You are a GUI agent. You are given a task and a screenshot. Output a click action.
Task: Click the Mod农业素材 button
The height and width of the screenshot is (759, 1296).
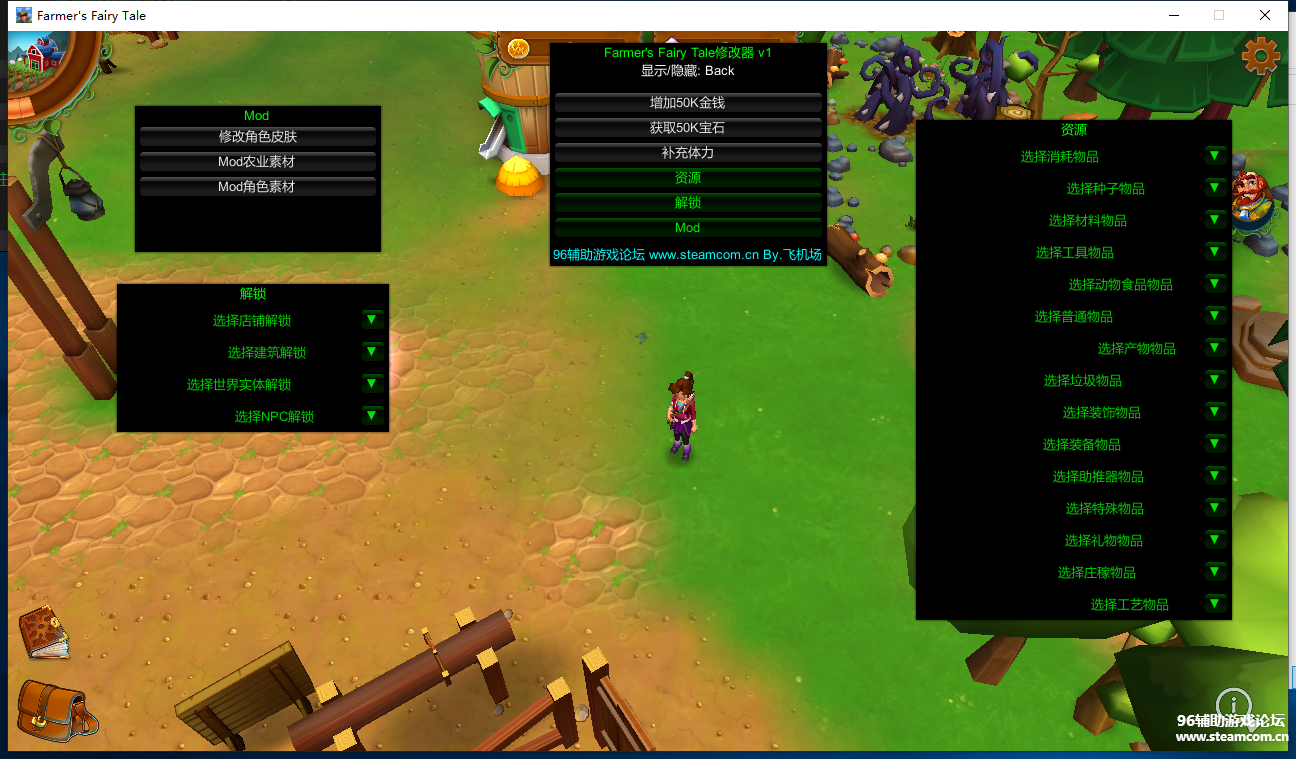(258, 162)
